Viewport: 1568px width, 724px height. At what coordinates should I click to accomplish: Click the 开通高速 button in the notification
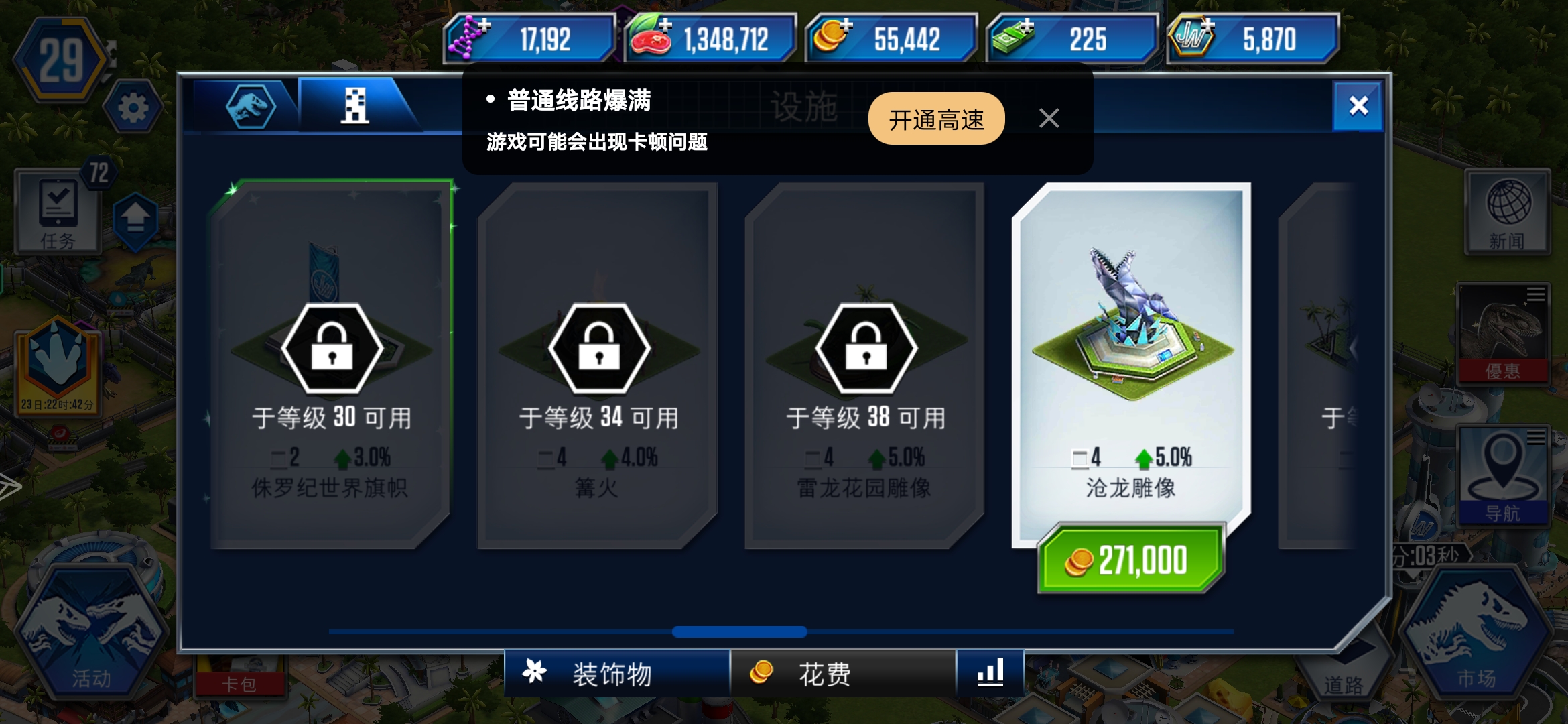tap(935, 118)
